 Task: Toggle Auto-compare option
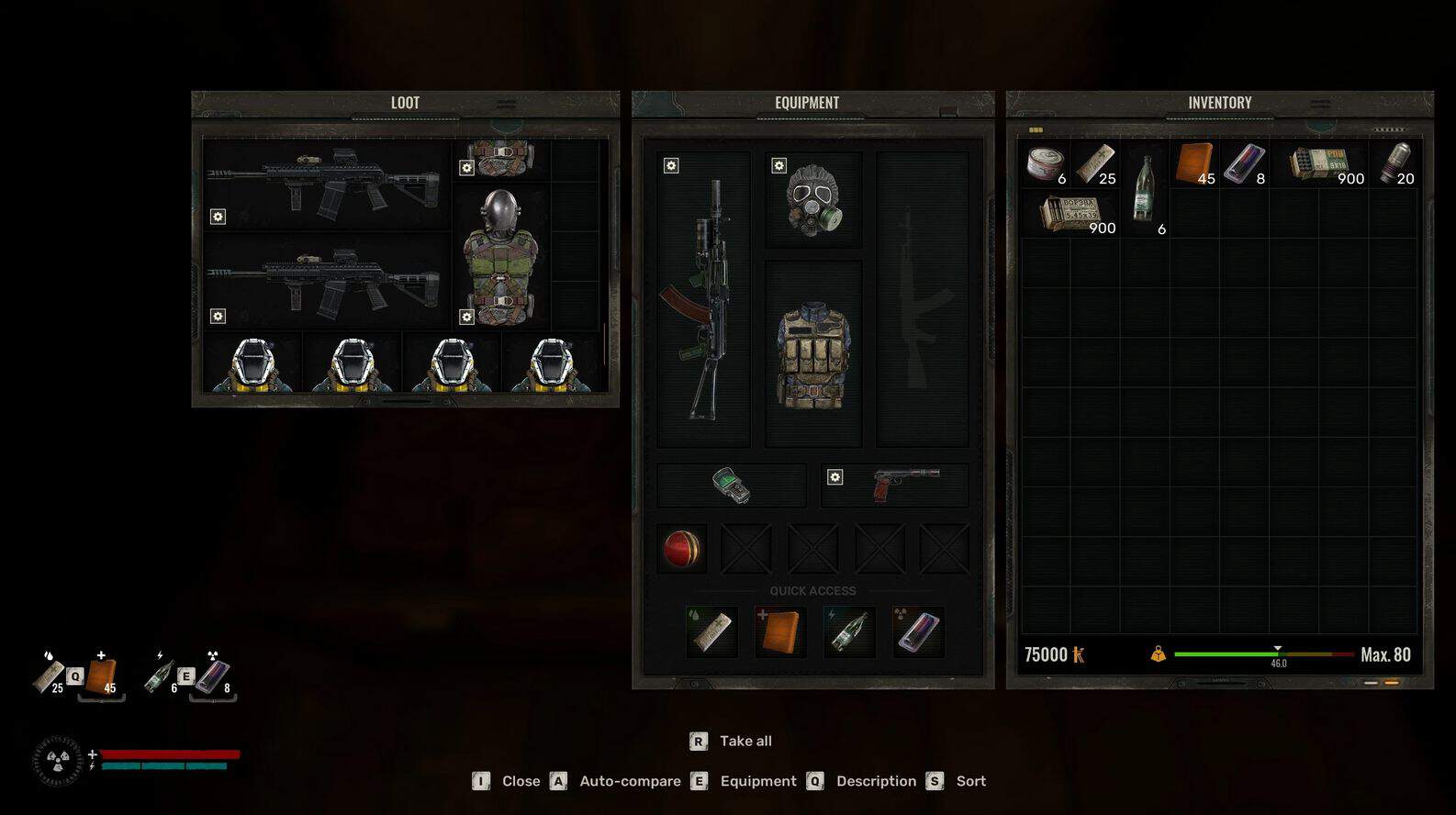630,781
